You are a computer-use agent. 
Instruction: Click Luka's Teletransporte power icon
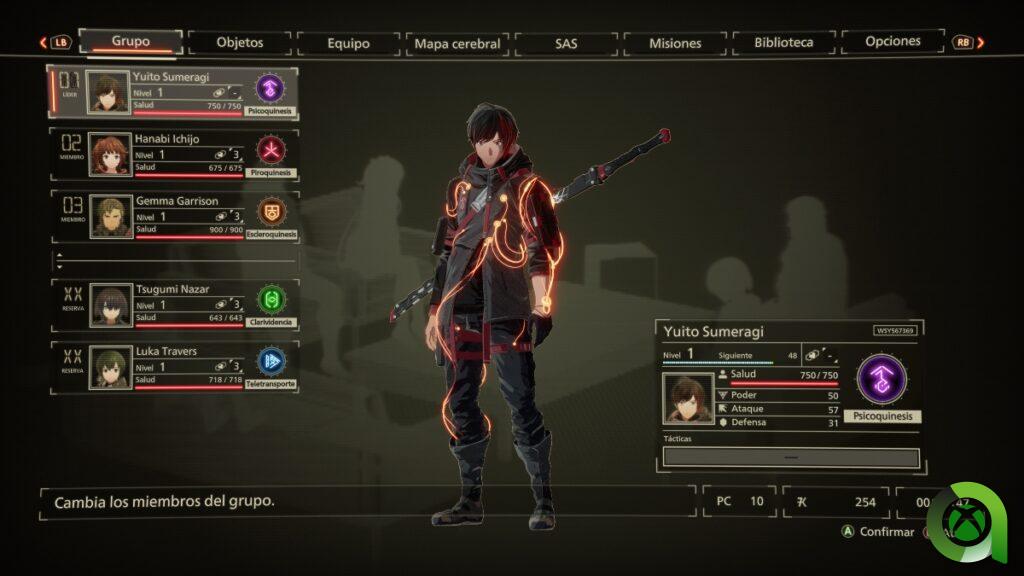[271, 361]
